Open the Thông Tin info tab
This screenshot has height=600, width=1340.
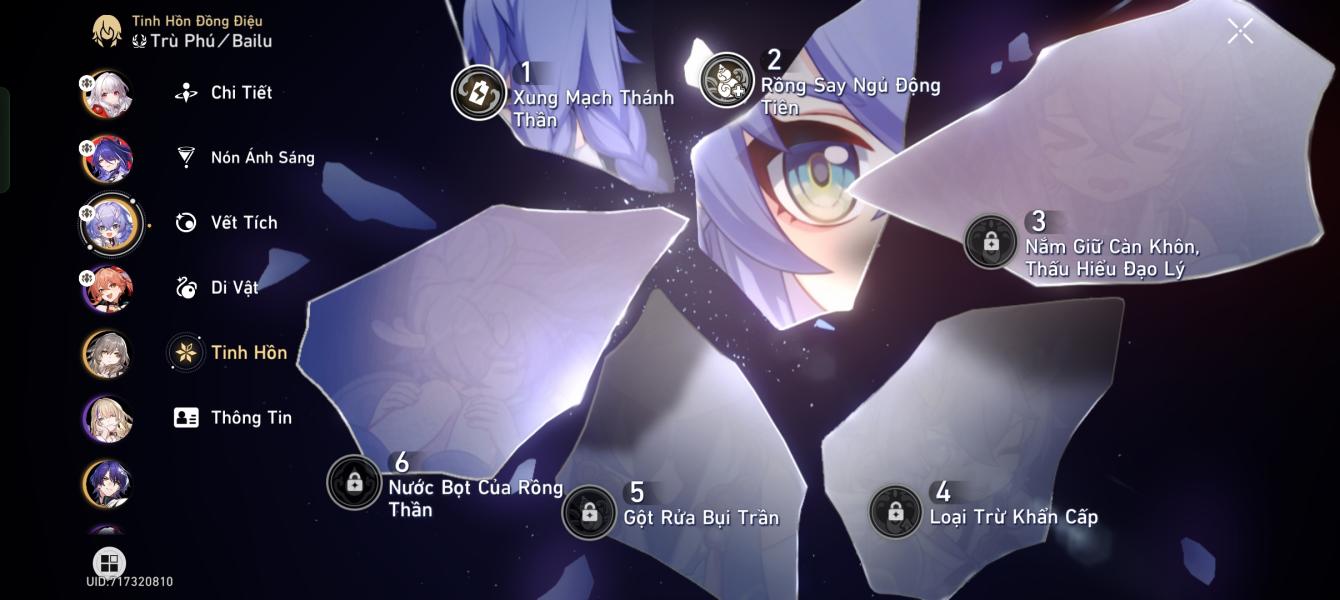coord(250,418)
